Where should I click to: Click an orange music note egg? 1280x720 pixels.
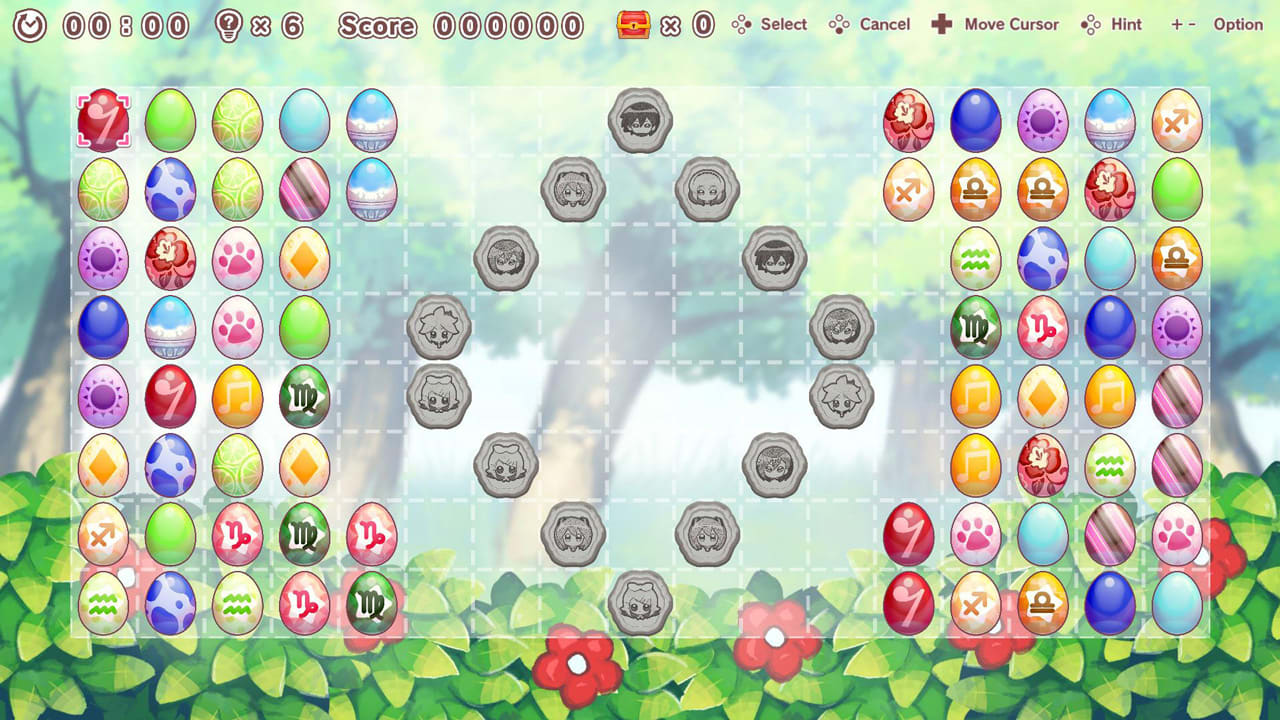[x=237, y=396]
